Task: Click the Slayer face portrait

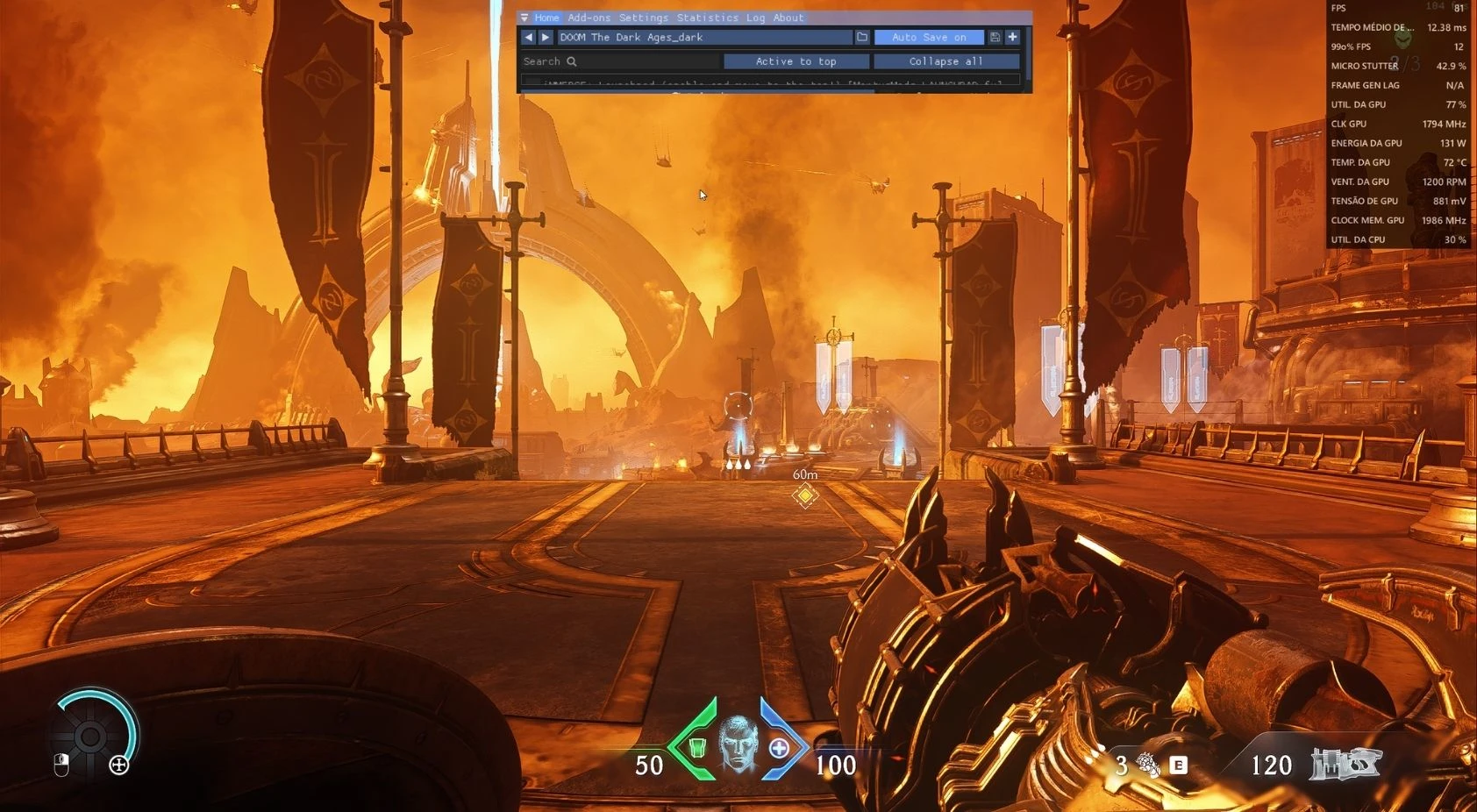Action: point(738,744)
